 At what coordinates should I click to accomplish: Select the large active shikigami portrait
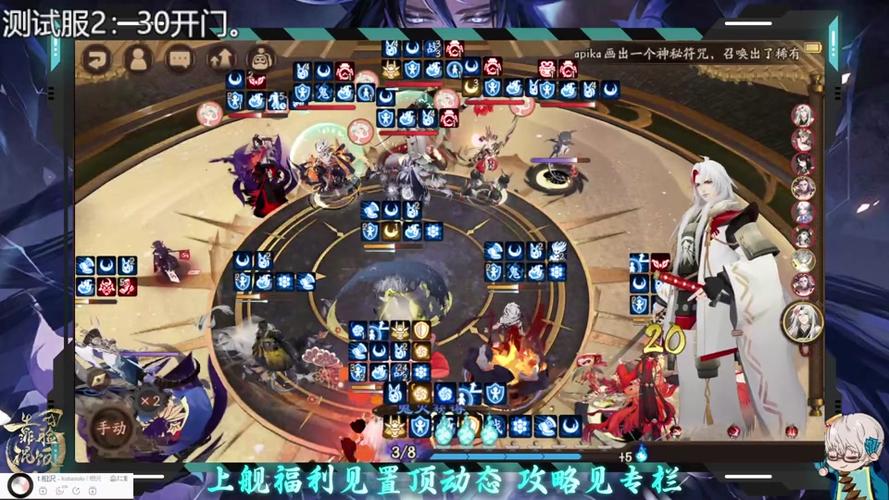[x=802, y=322]
